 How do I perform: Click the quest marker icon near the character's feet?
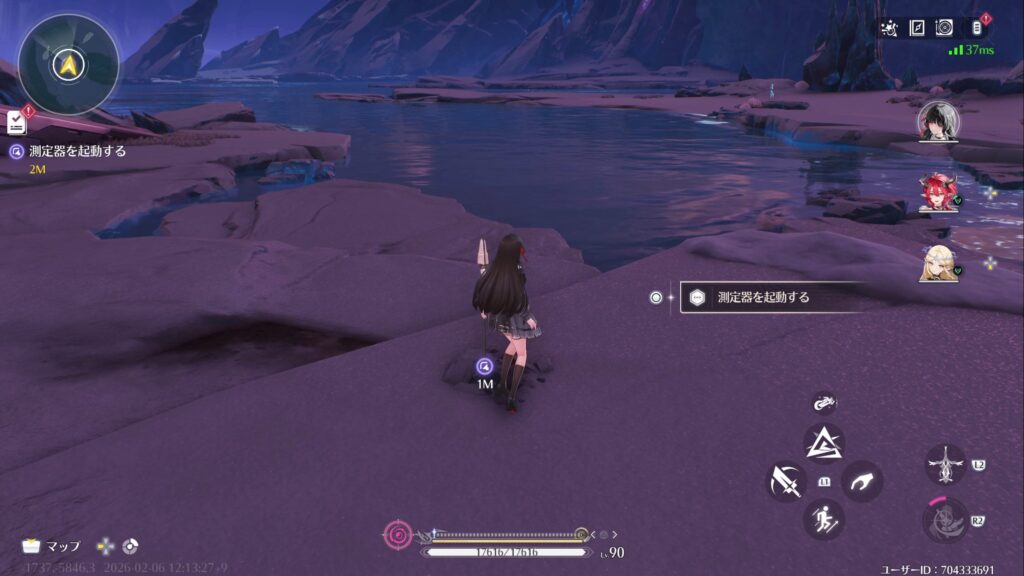pos(485,366)
